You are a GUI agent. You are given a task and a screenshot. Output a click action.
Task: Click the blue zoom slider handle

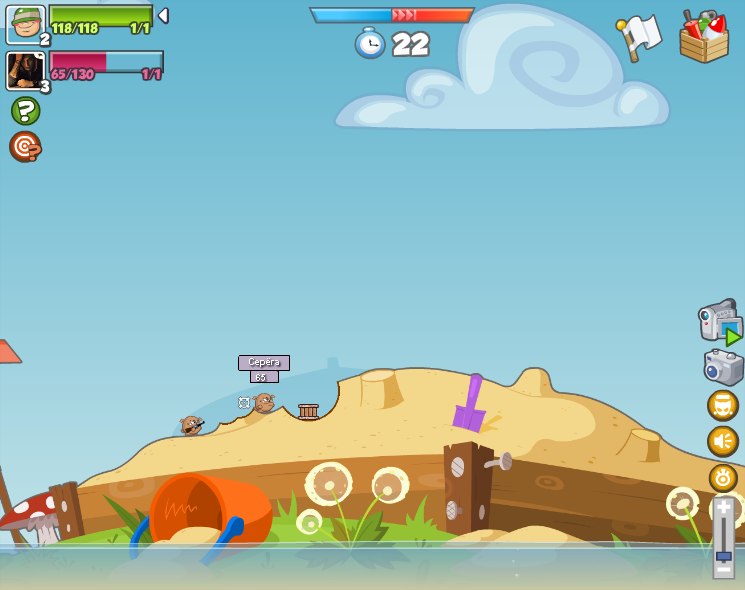[723, 555]
